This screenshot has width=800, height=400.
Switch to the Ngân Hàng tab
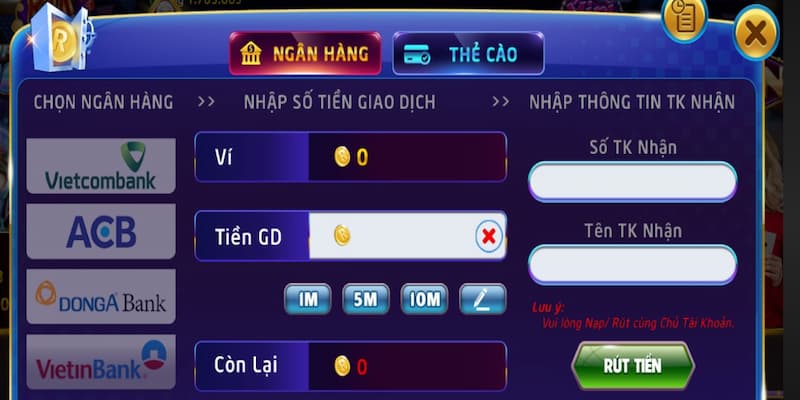pyautogui.click(x=305, y=54)
